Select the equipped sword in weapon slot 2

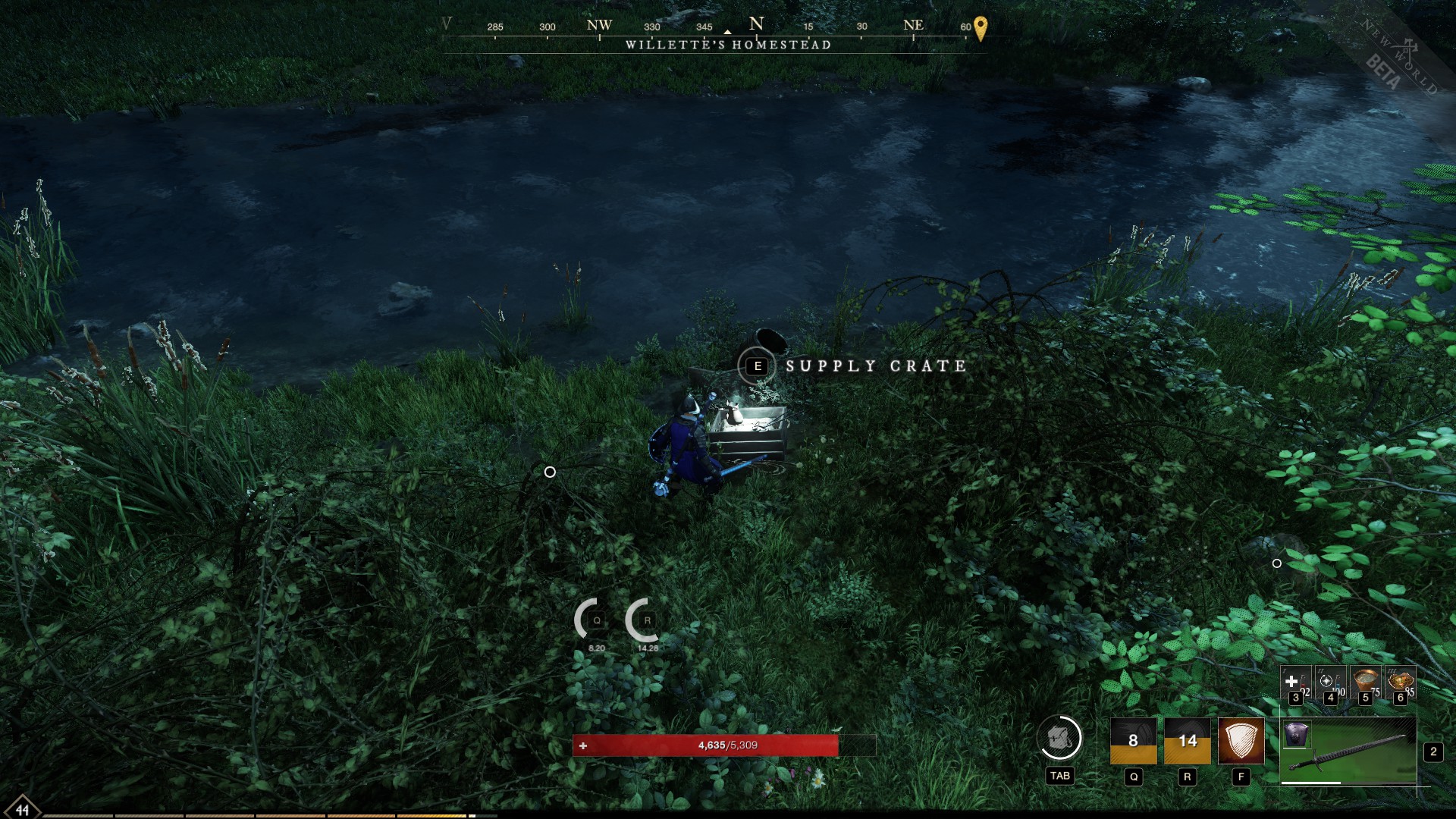click(1350, 748)
